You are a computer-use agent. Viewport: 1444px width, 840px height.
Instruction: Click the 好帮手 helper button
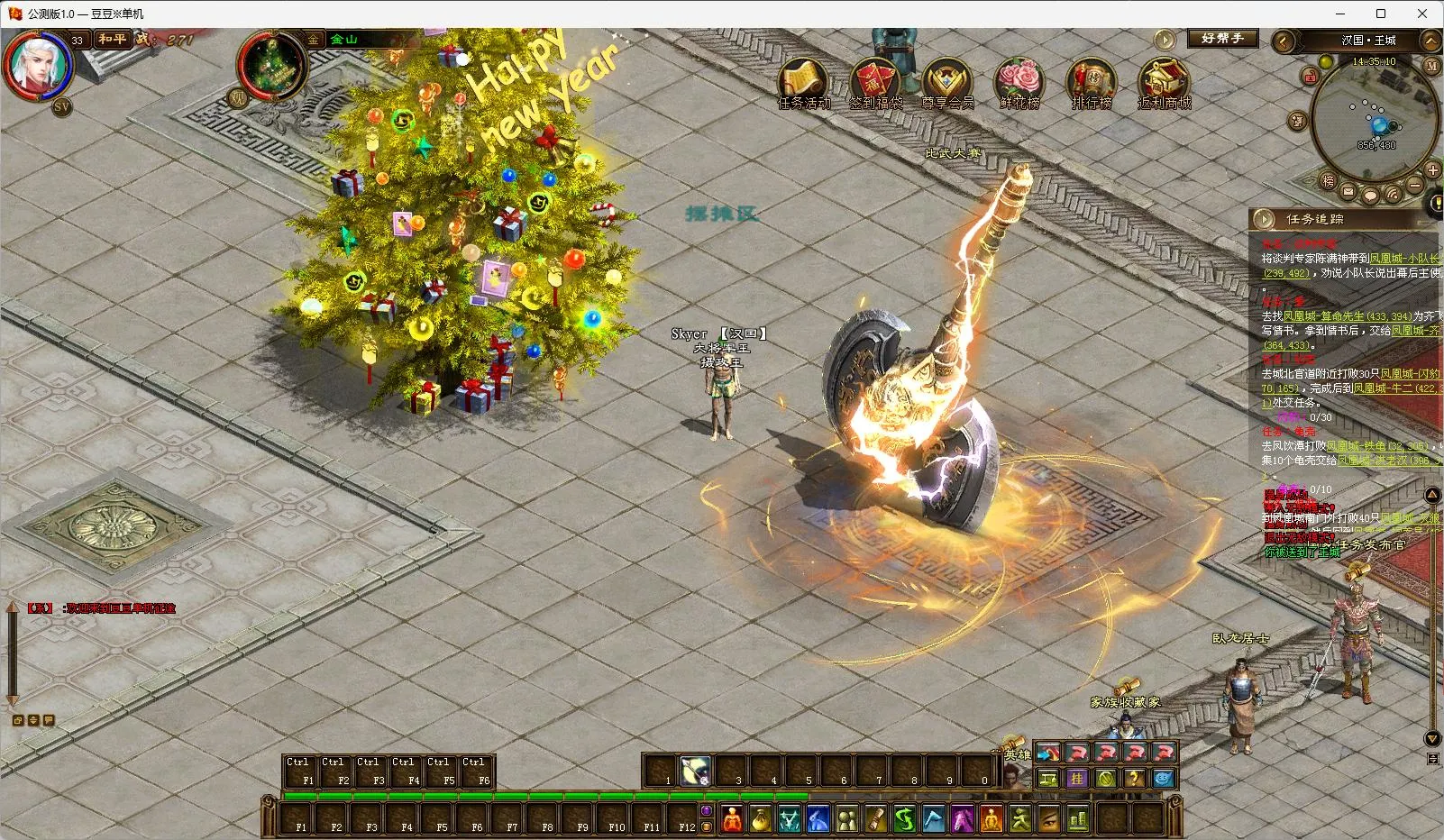click(x=1221, y=39)
